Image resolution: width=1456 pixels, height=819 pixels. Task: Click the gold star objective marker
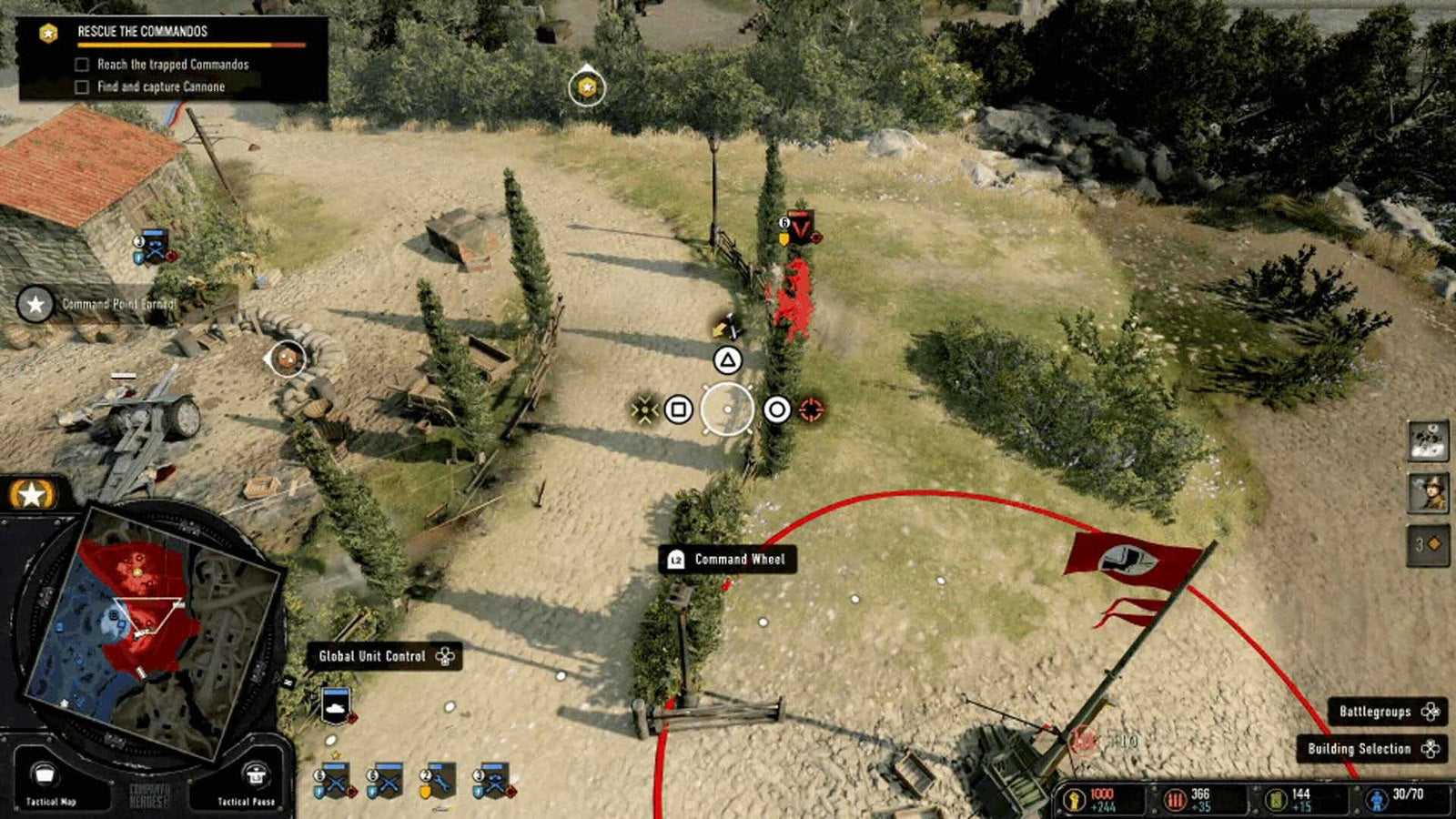[587, 87]
